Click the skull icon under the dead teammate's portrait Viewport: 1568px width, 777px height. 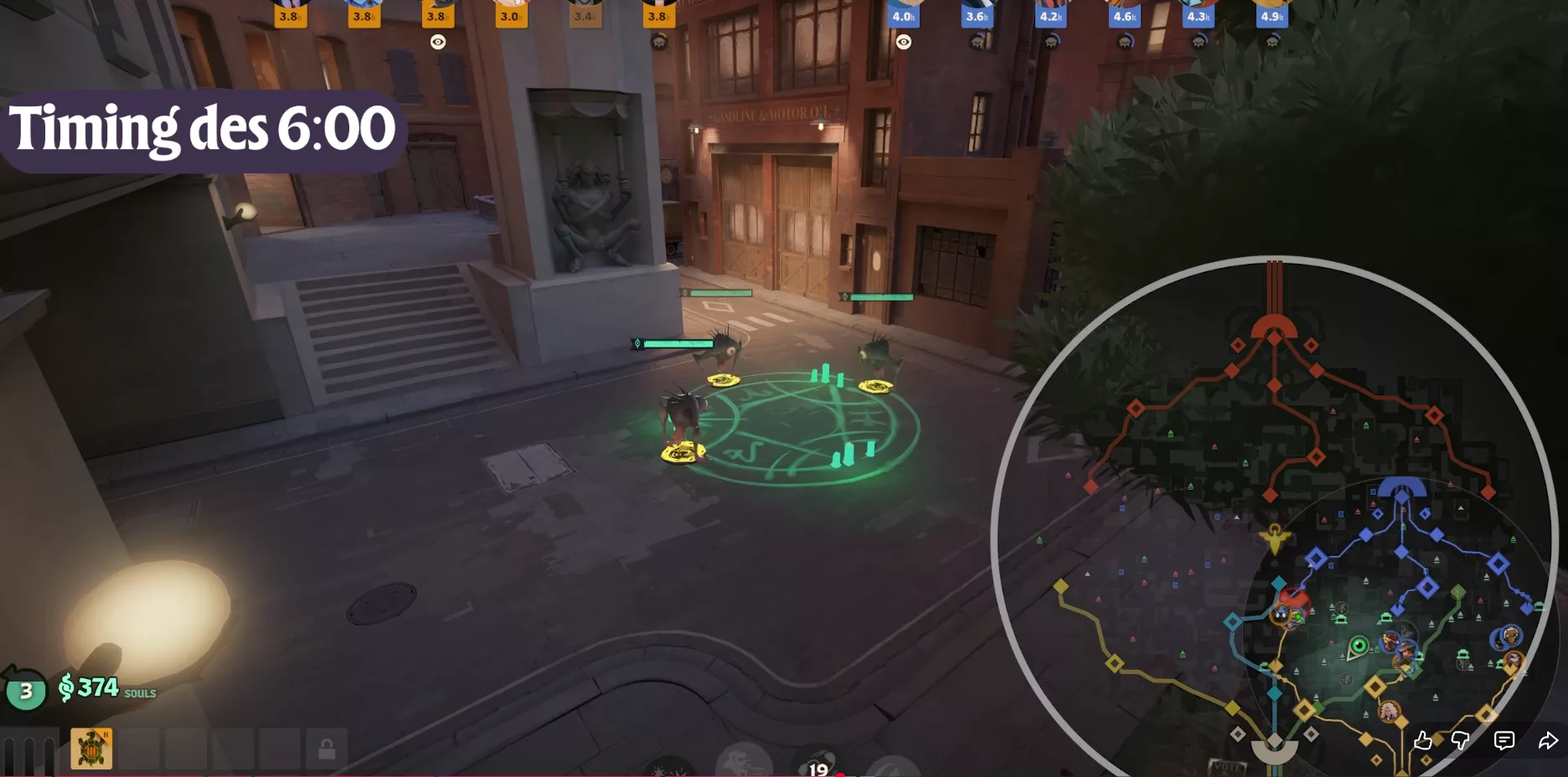pos(660,44)
